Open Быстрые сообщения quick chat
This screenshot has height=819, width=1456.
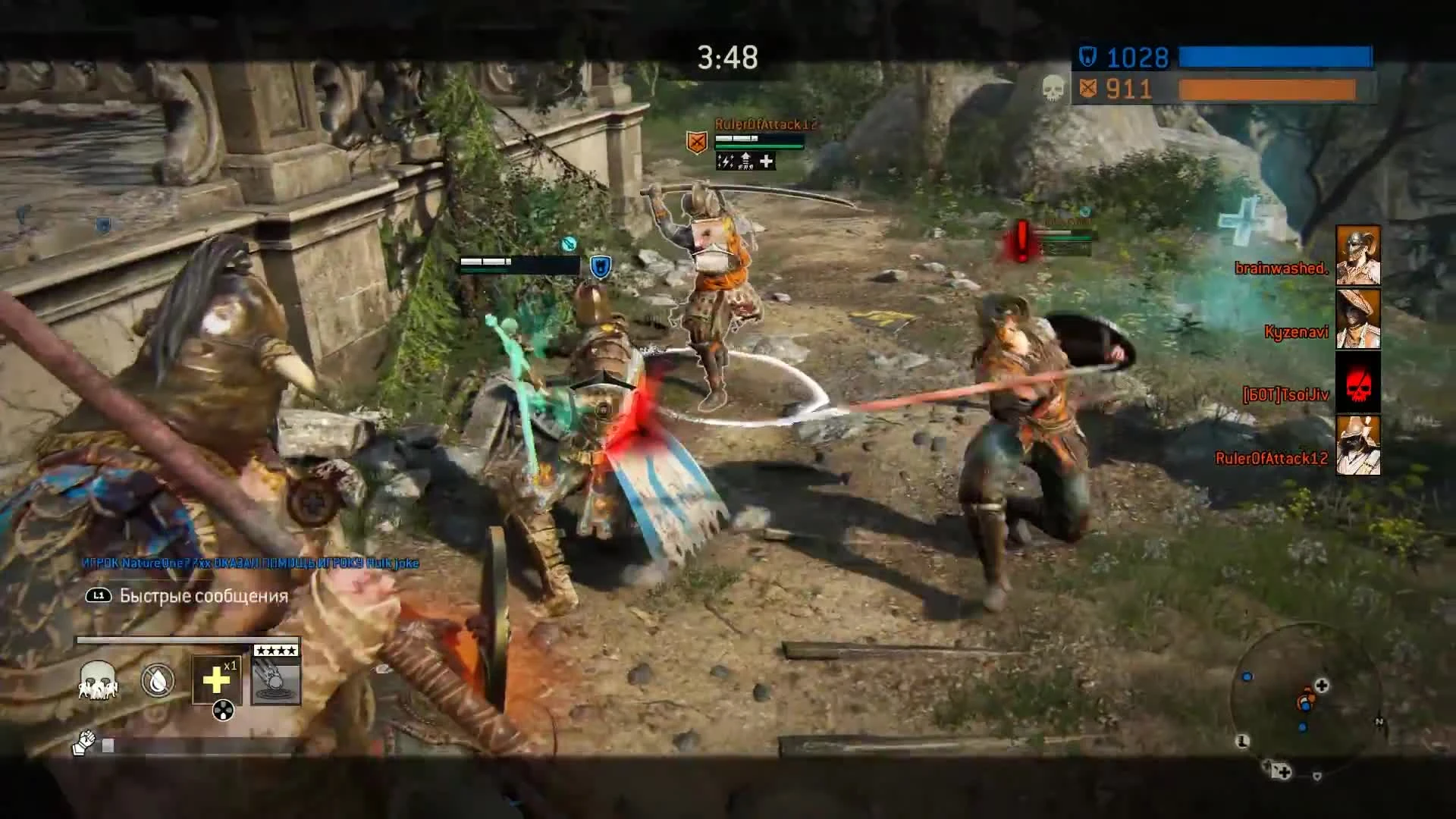point(201,596)
